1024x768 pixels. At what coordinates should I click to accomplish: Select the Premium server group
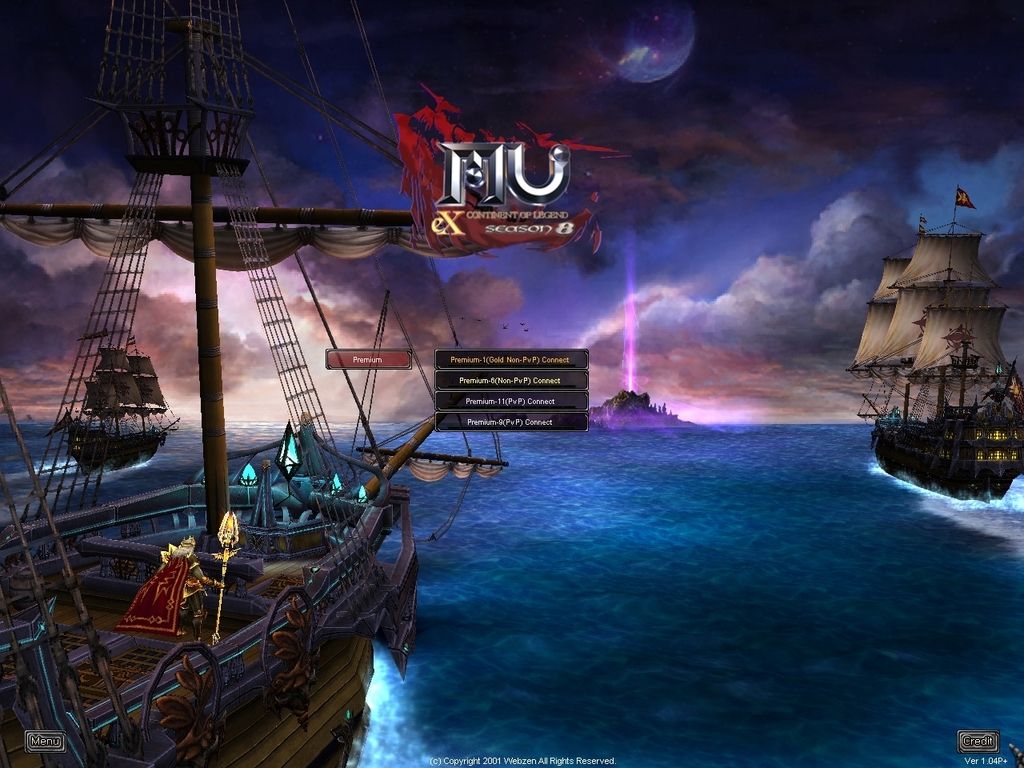coord(368,359)
